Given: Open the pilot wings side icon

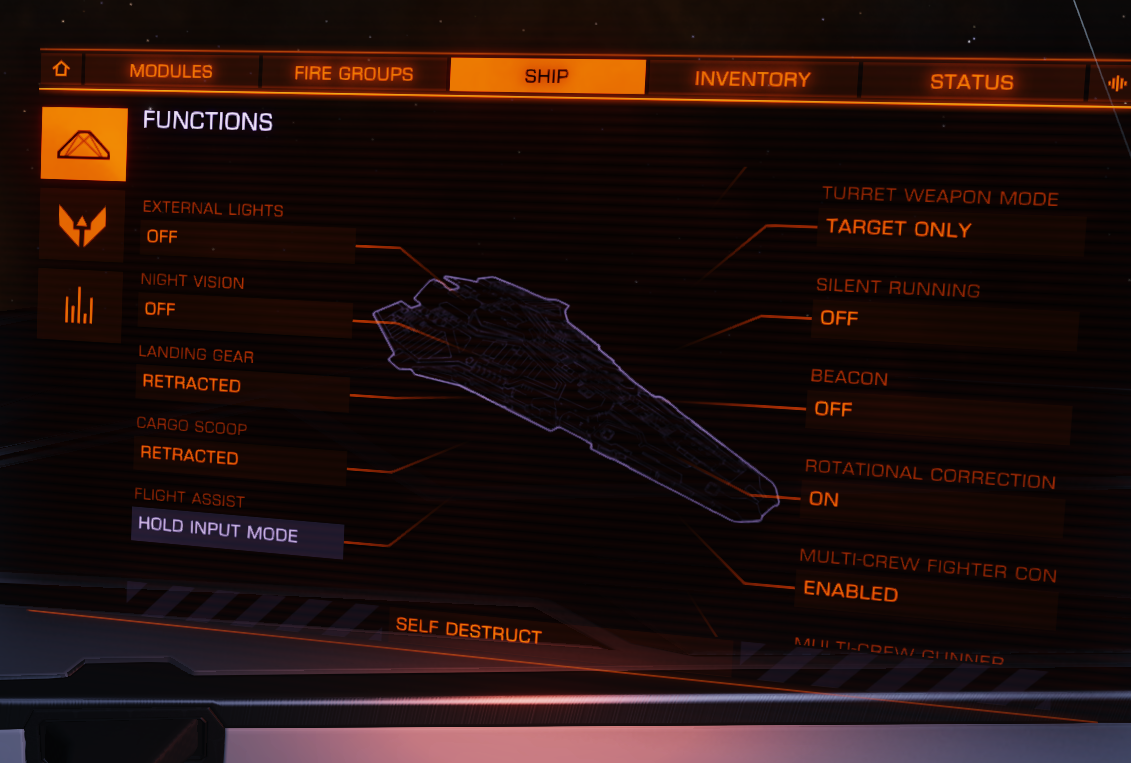Looking at the screenshot, I should coord(82,226).
